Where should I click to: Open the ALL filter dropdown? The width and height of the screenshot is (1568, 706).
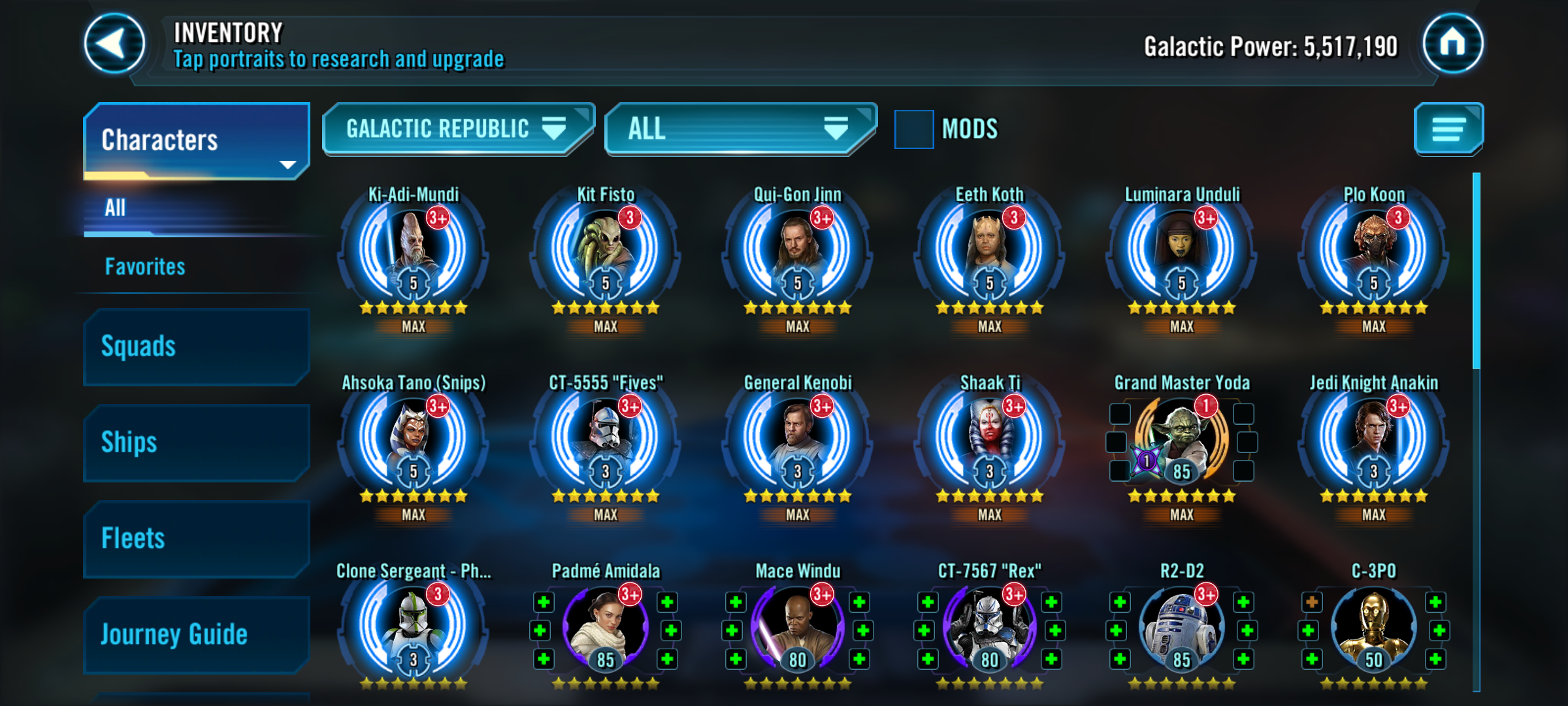[742, 129]
